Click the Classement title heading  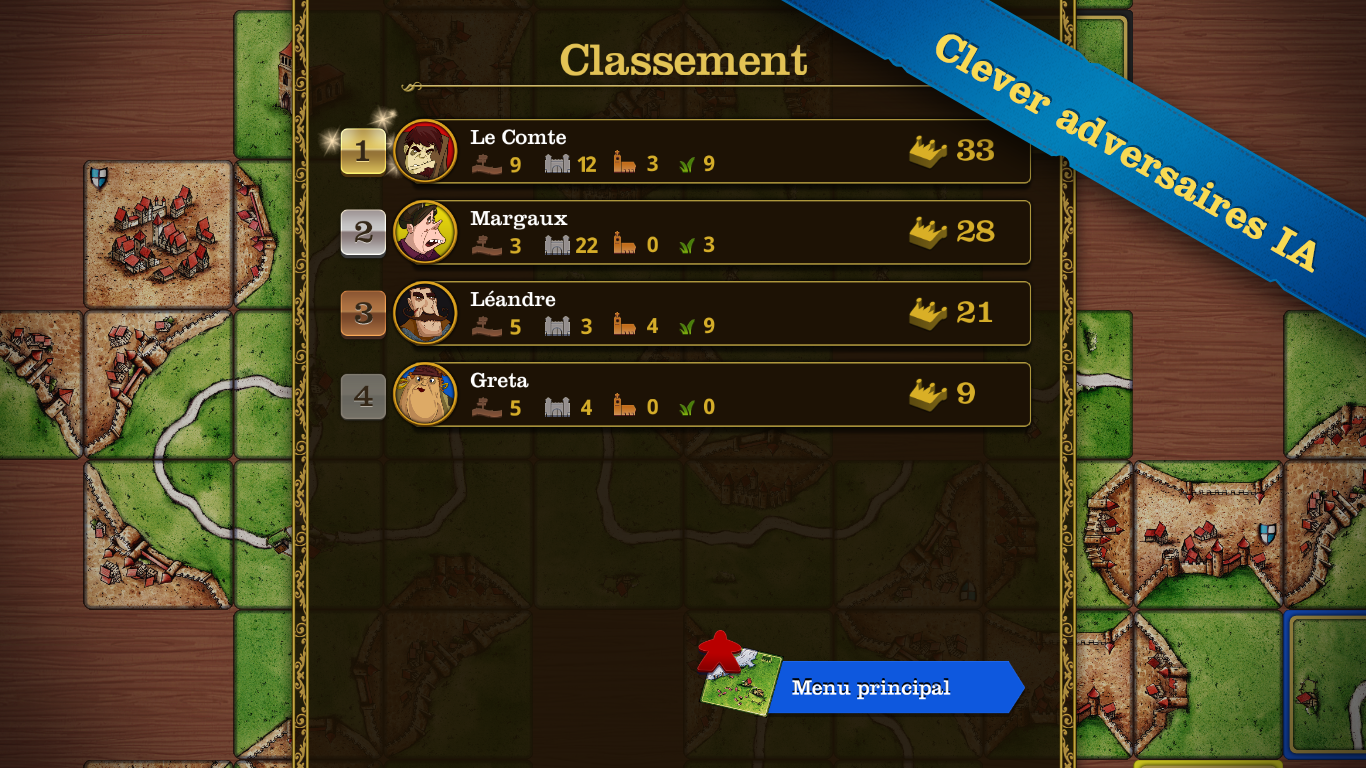(683, 60)
